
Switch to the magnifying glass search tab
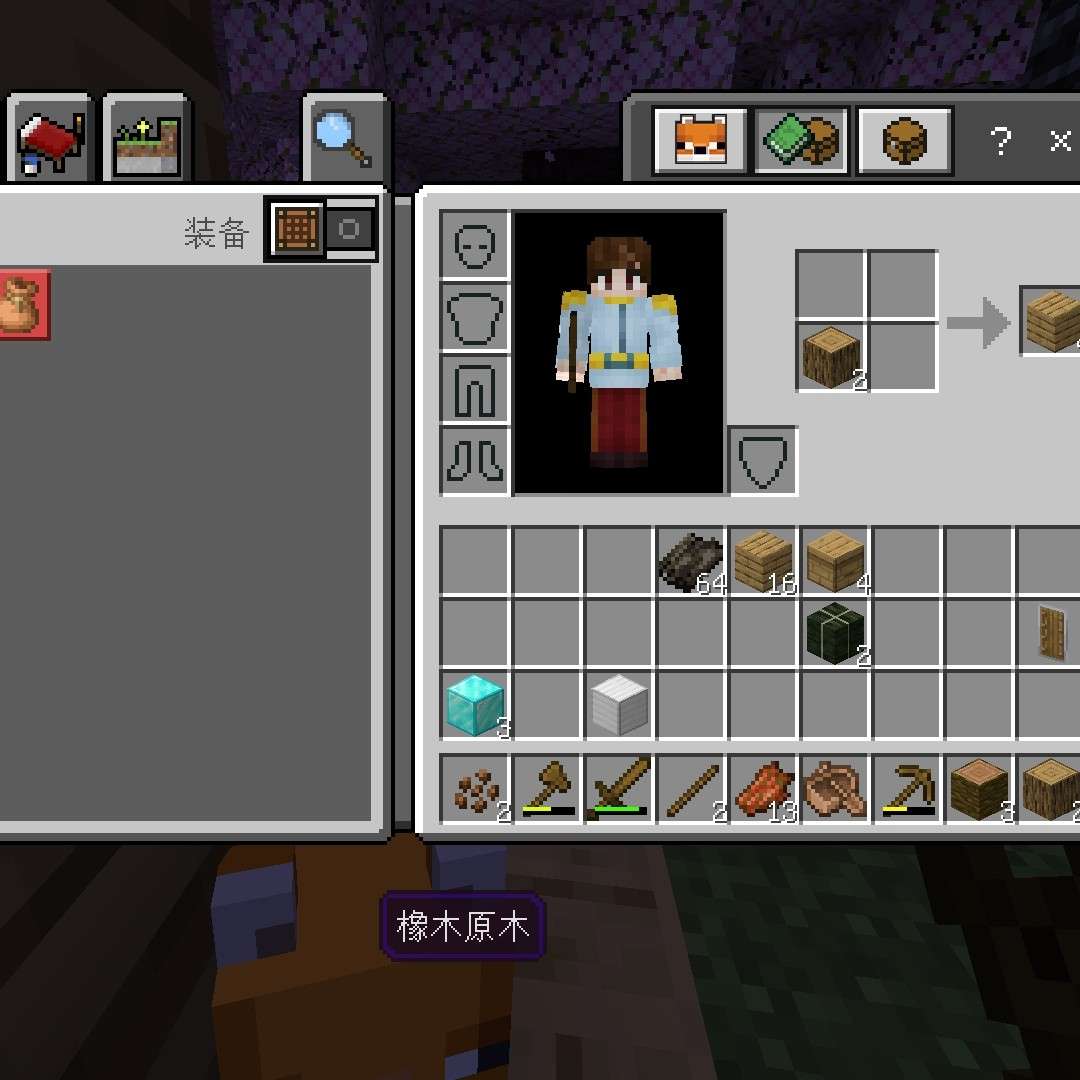tap(345, 140)
